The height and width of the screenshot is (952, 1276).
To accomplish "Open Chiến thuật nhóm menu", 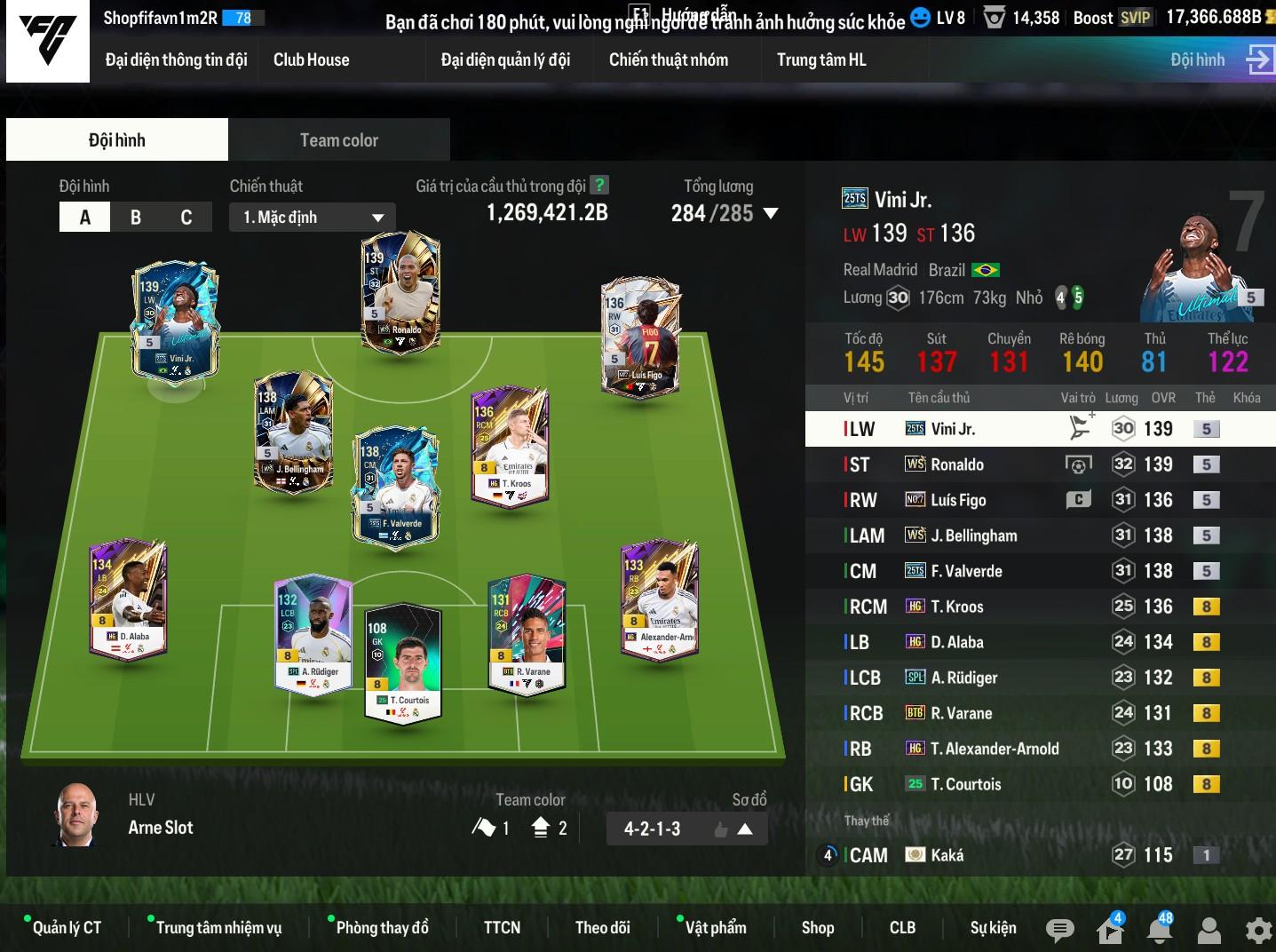I will click(x=668, y=59).
